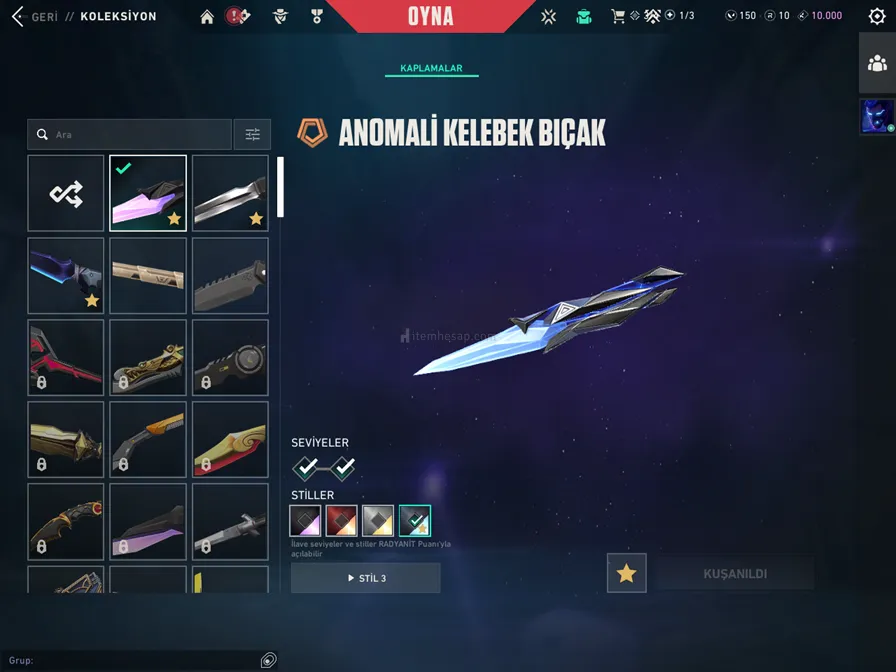Open the skin filter options
896x672 pixels.
[x=252, y=134]
